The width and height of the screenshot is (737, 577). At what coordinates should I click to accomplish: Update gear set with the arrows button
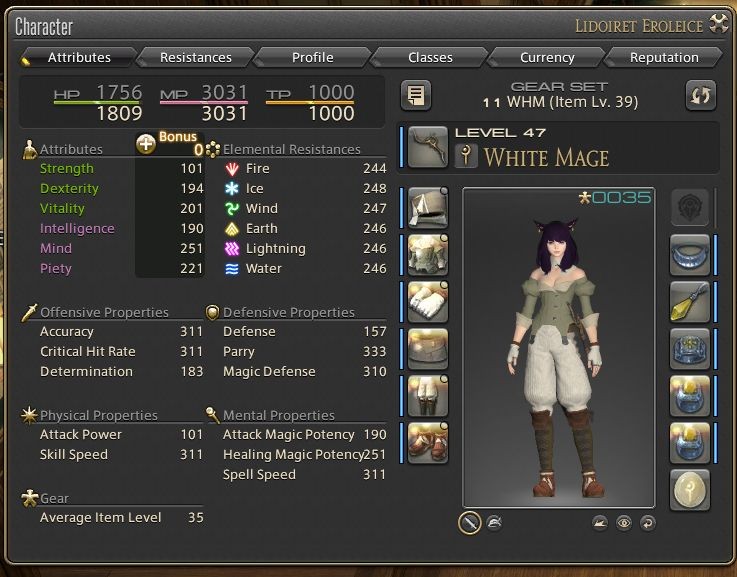[x=700, y=95]
